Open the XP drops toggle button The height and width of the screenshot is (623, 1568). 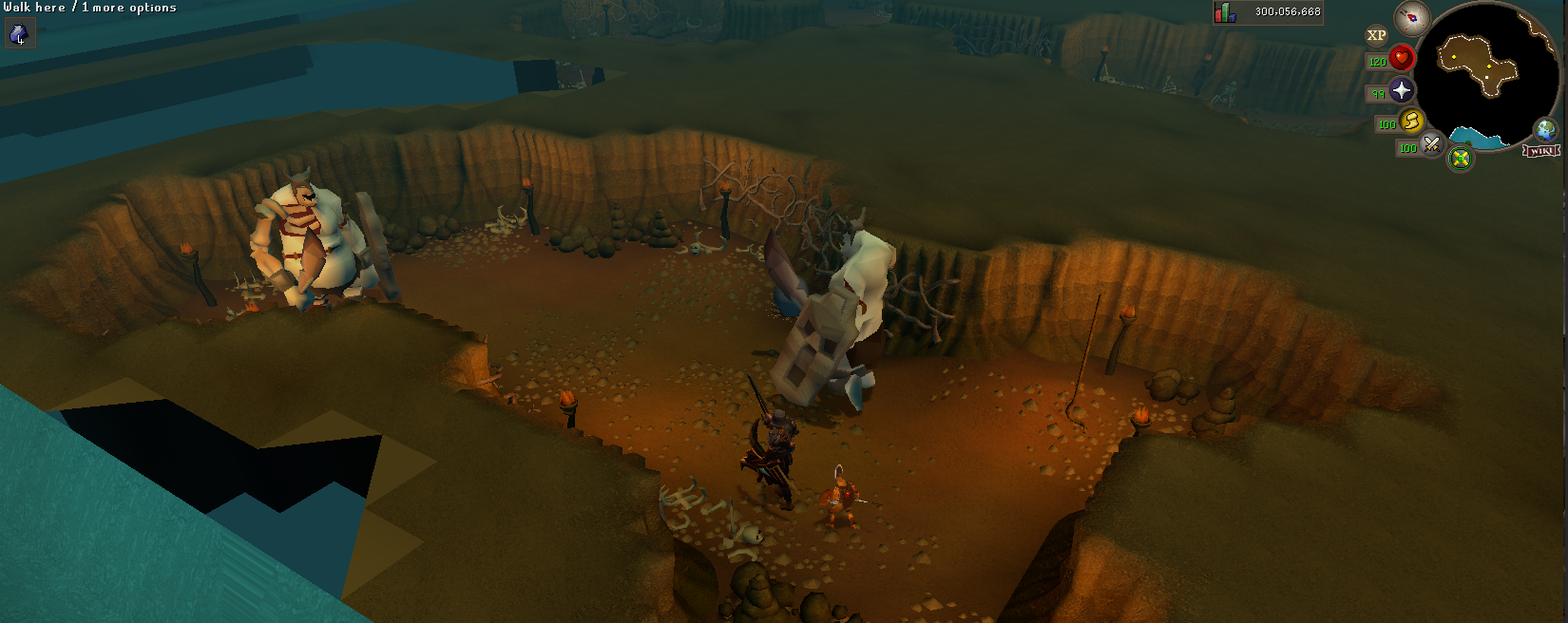[1376, 36]
